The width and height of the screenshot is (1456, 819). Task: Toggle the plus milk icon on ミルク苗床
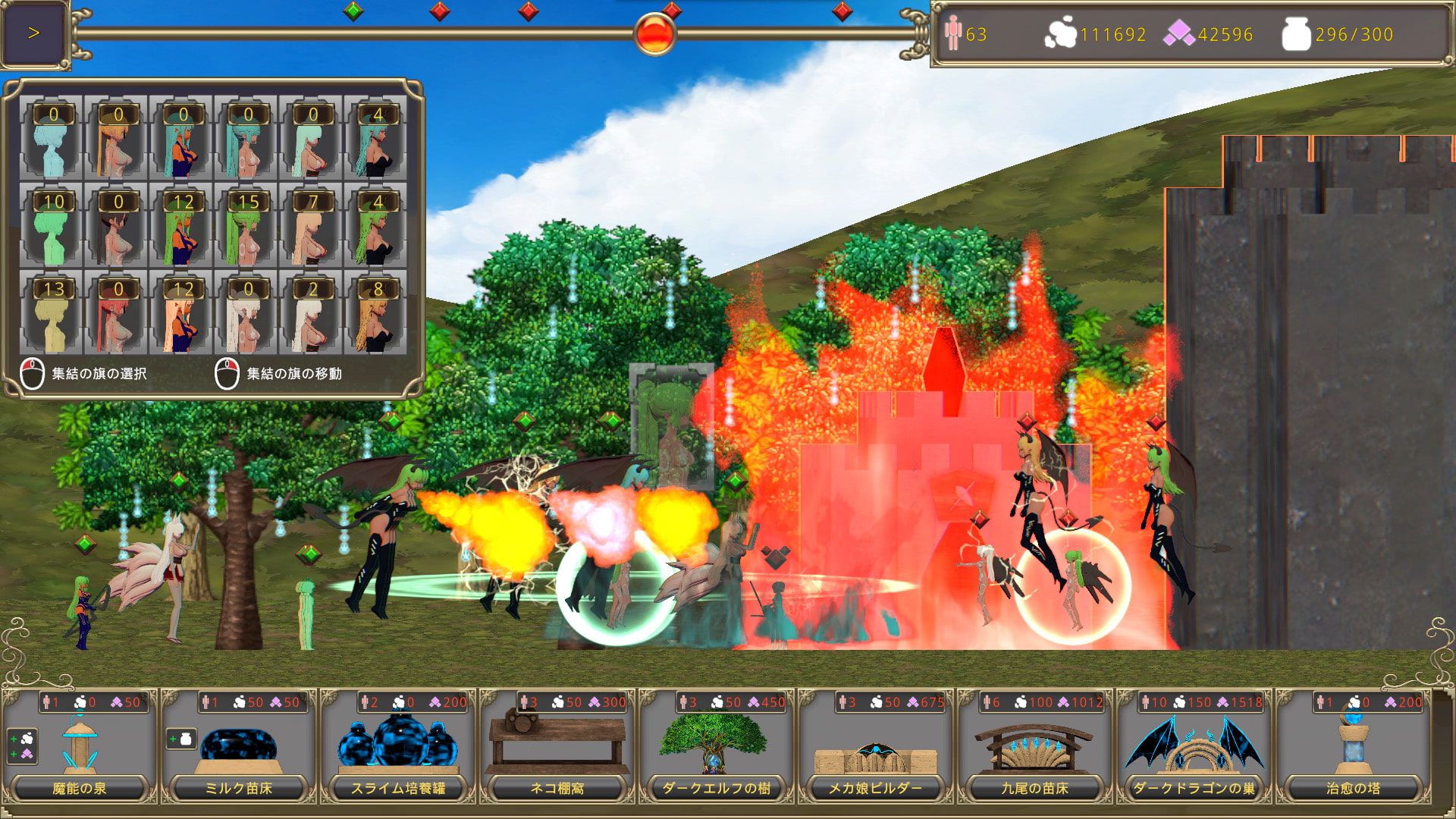coord(181,739)
